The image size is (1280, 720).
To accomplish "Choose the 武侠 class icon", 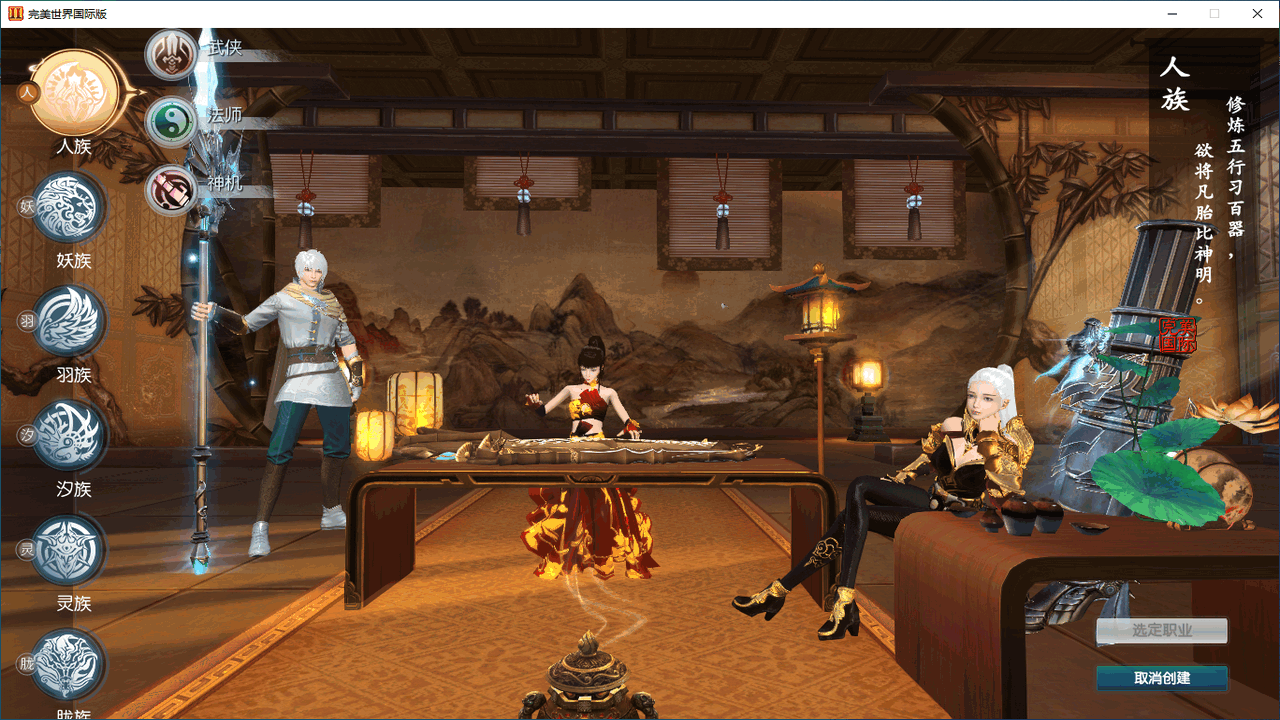I will [172, 54].
